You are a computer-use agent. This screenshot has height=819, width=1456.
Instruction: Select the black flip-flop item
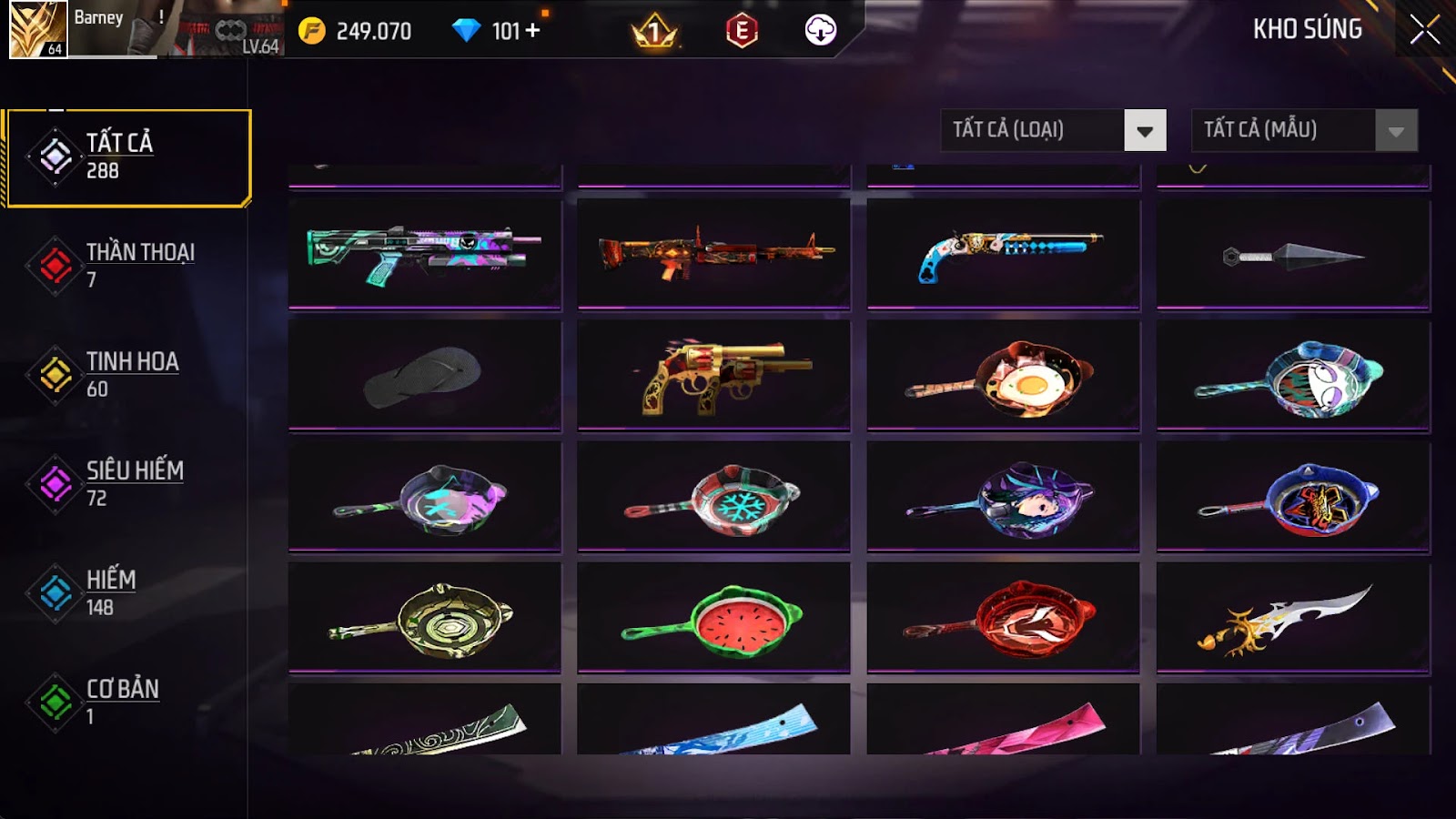click(424, 375)
